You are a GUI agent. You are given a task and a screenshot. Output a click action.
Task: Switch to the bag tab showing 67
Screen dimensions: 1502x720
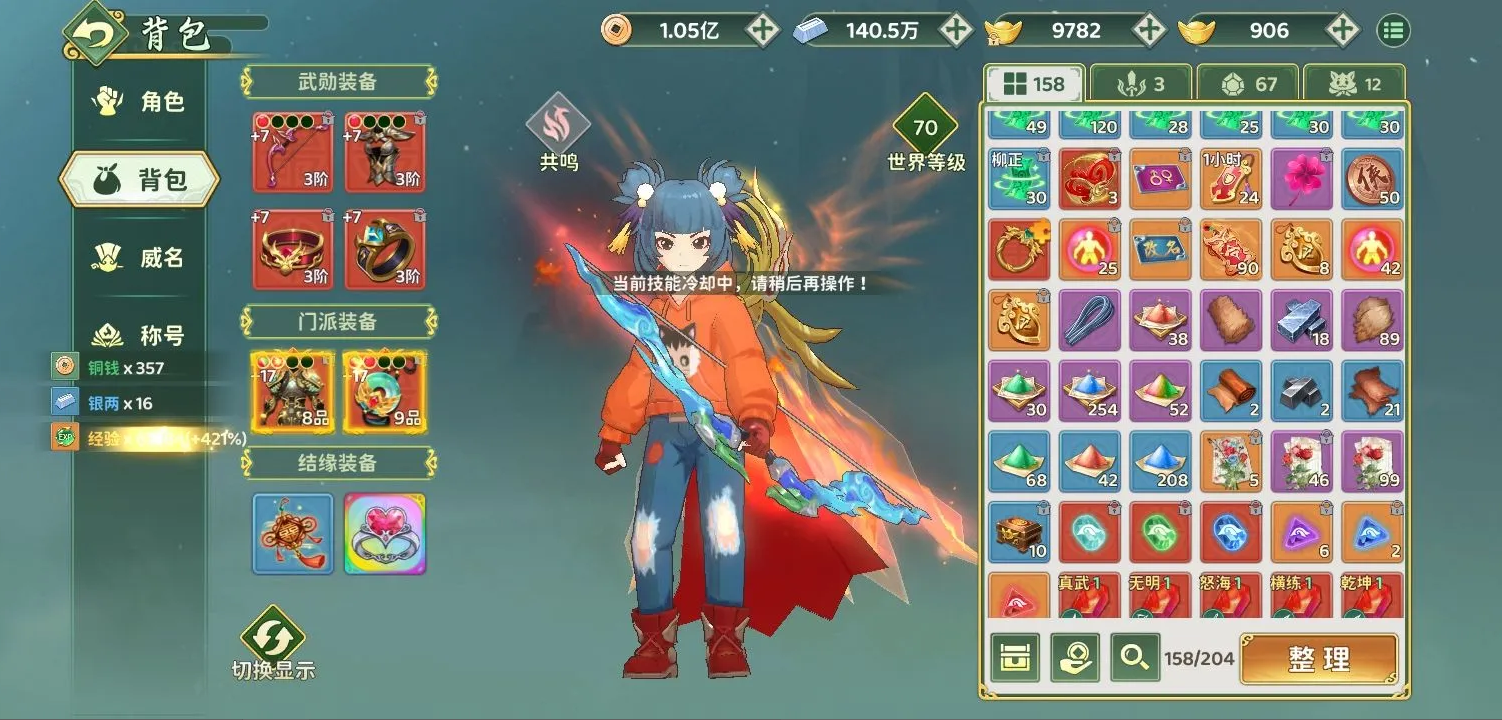point(1247,84)
